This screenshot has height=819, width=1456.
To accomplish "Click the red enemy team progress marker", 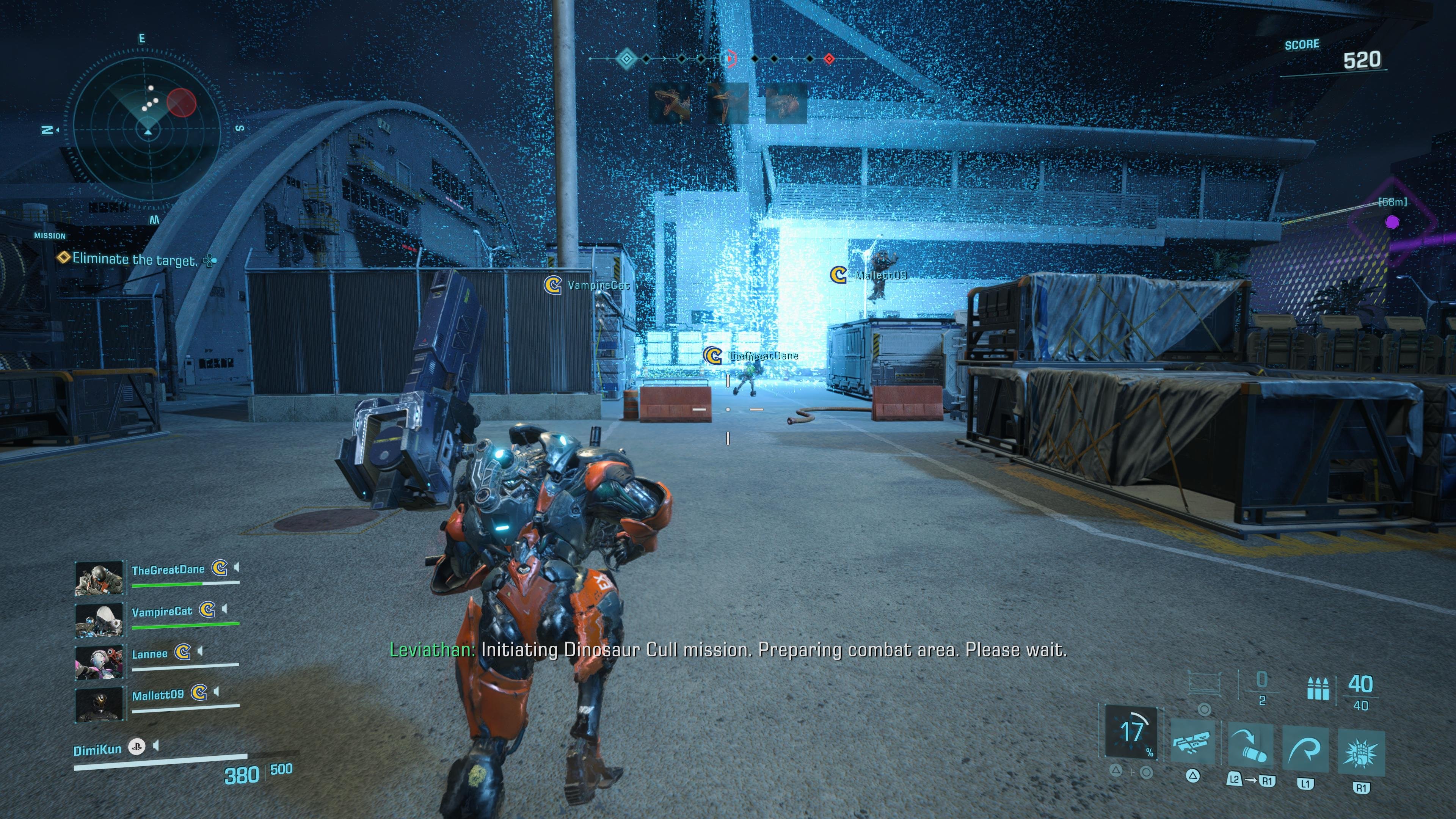I will point(829,59).
